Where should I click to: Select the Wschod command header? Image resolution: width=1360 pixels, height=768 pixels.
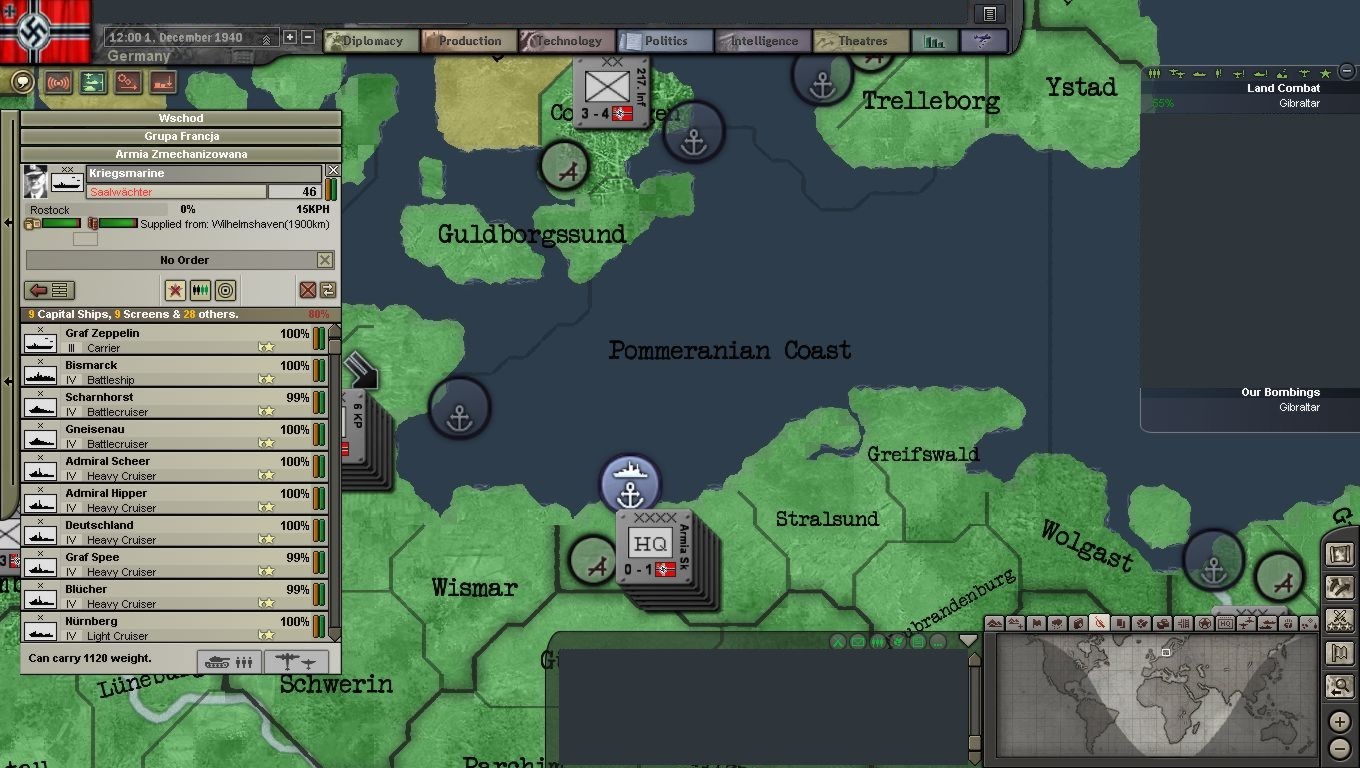[181, 118]
